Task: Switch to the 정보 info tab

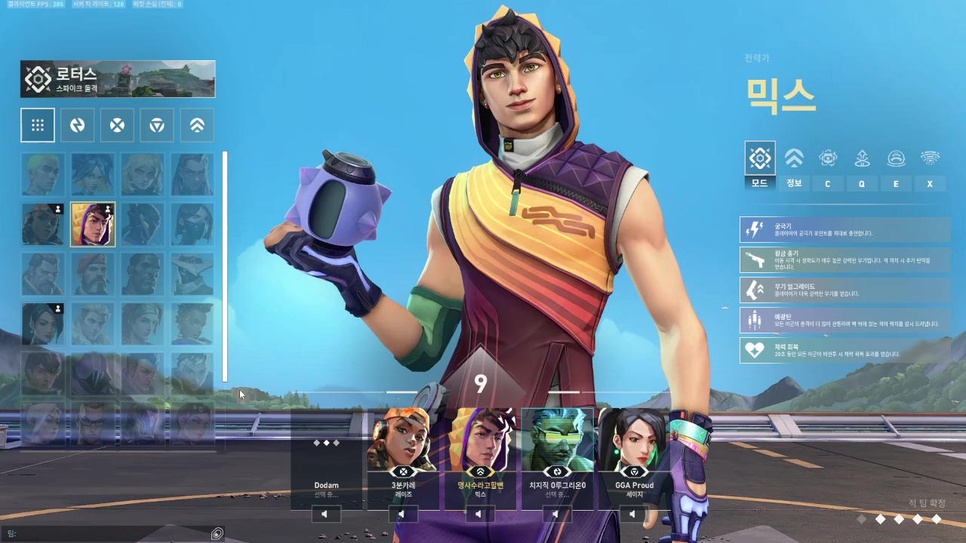Action: 794,164
